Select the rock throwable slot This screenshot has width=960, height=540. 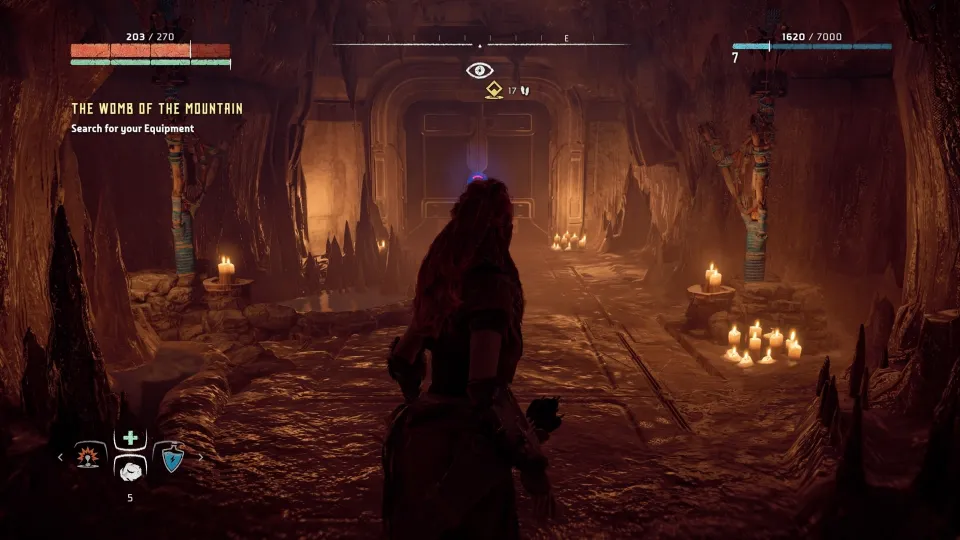(x=129, y=471)
